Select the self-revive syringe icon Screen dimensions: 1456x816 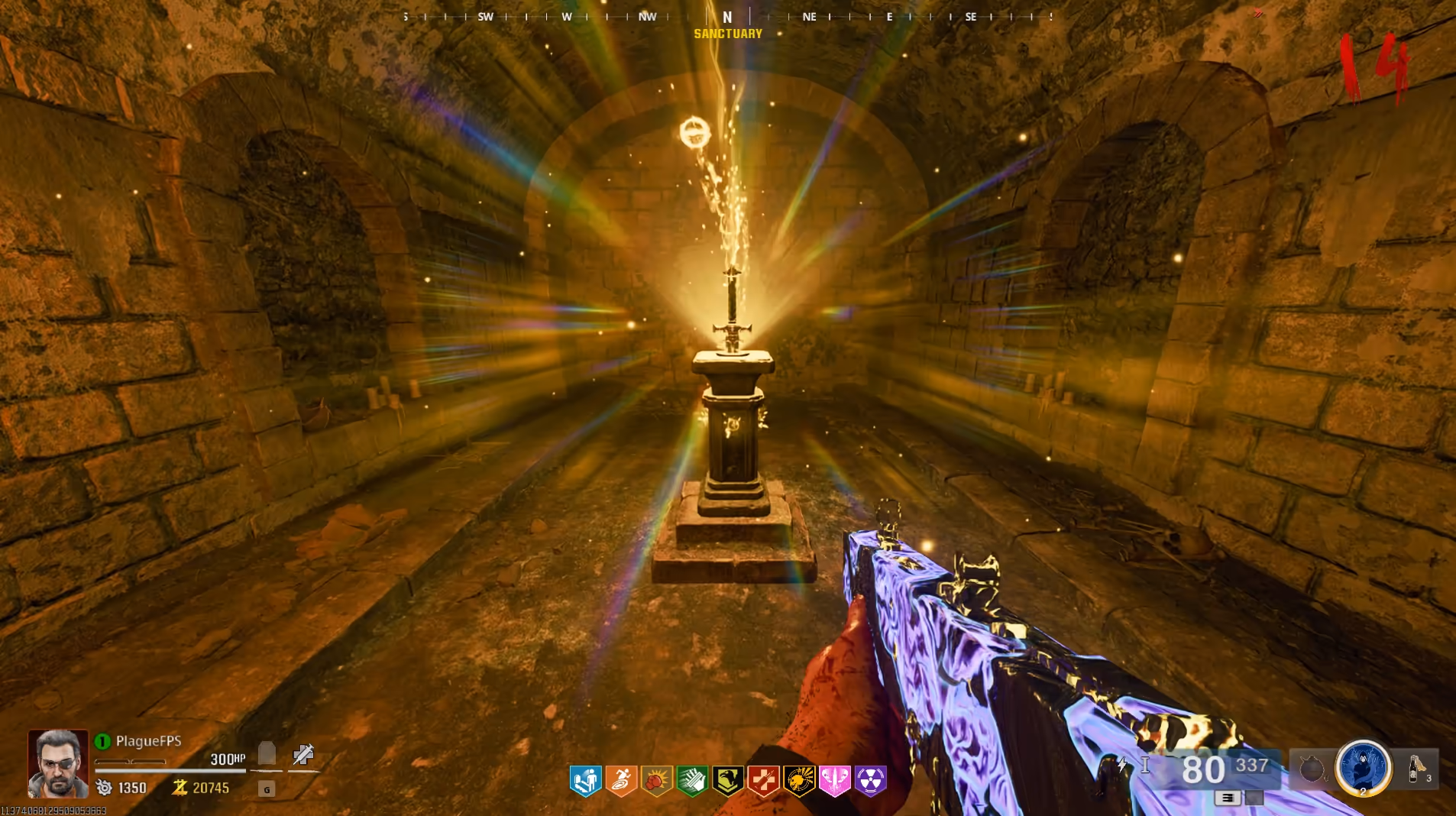pyautogui.click(x=303, y=755)
